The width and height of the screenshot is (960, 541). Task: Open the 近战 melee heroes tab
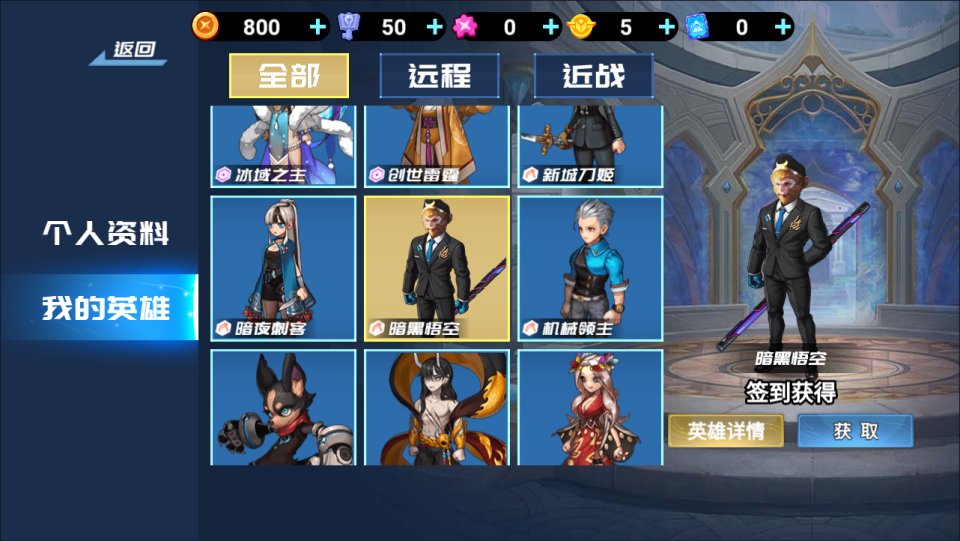coord(593,75)
